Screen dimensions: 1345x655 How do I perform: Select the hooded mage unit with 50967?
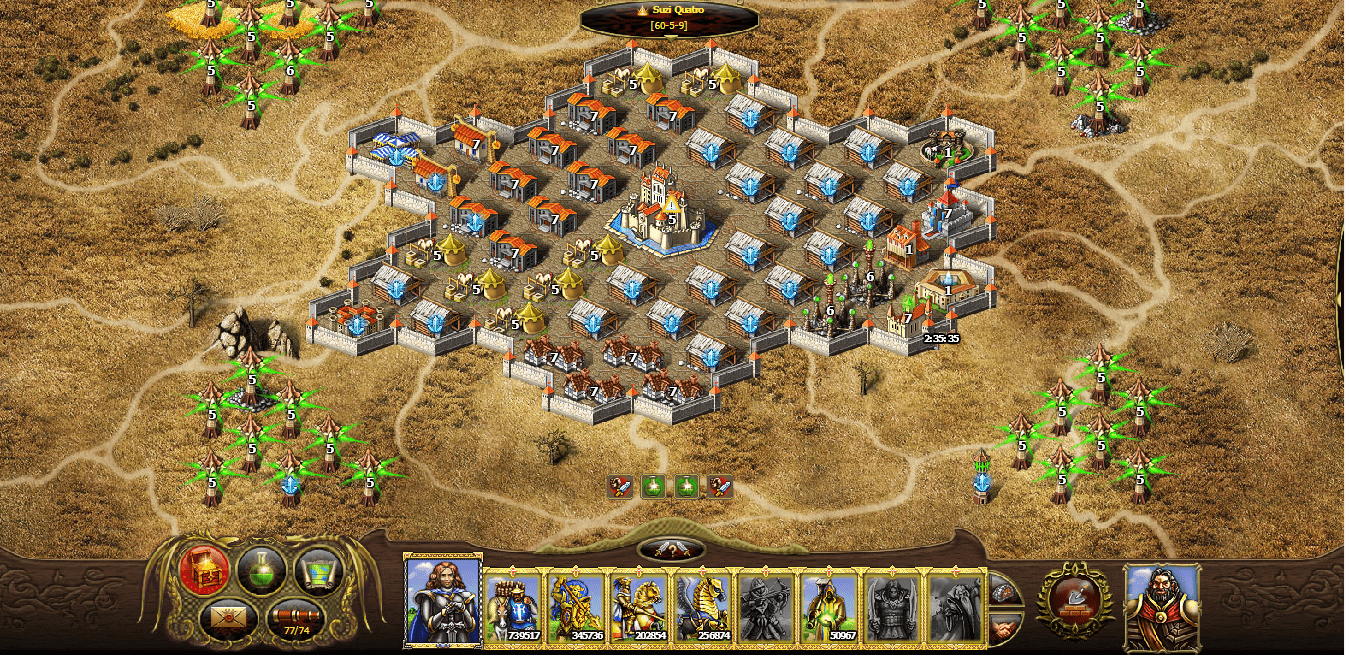coord(828,607)
